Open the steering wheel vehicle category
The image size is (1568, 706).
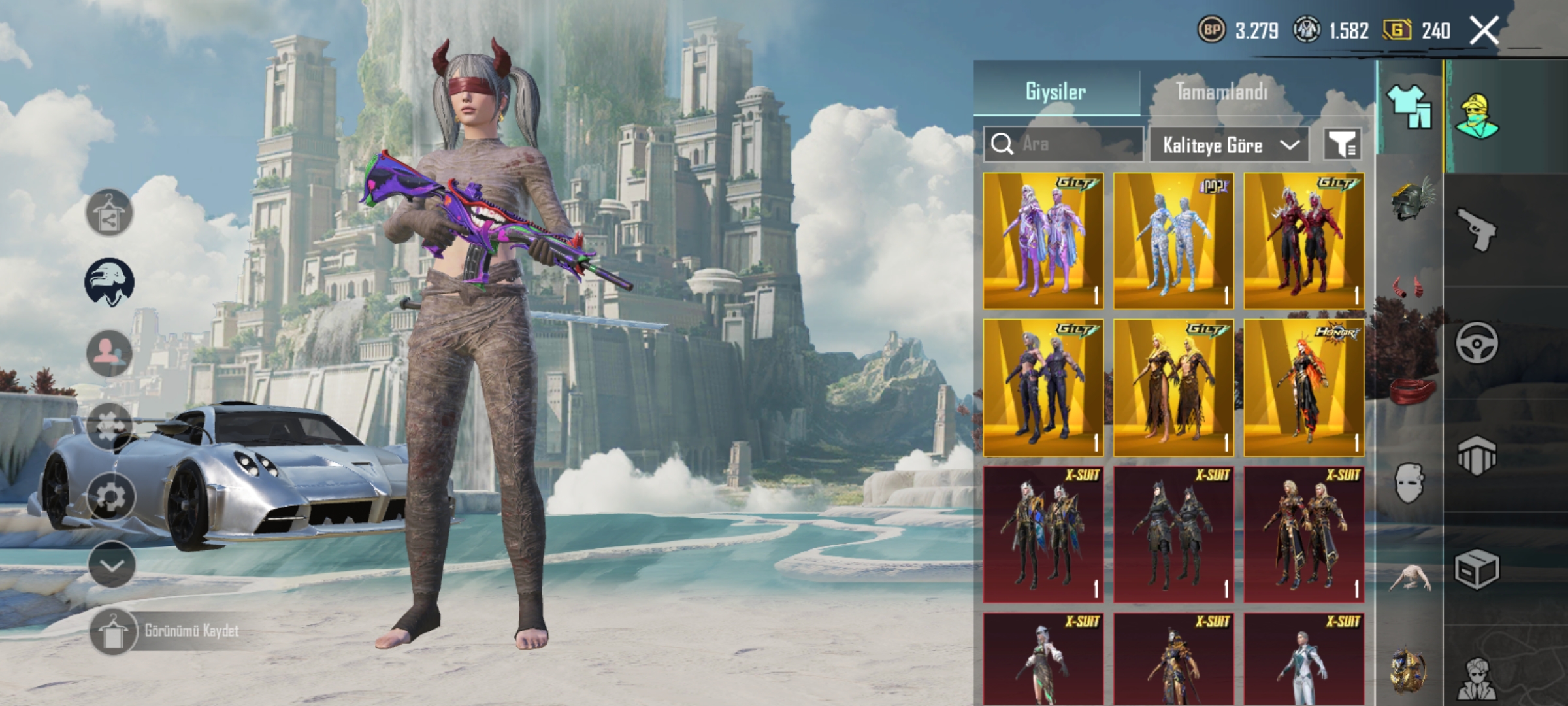tap(1477, 343)
